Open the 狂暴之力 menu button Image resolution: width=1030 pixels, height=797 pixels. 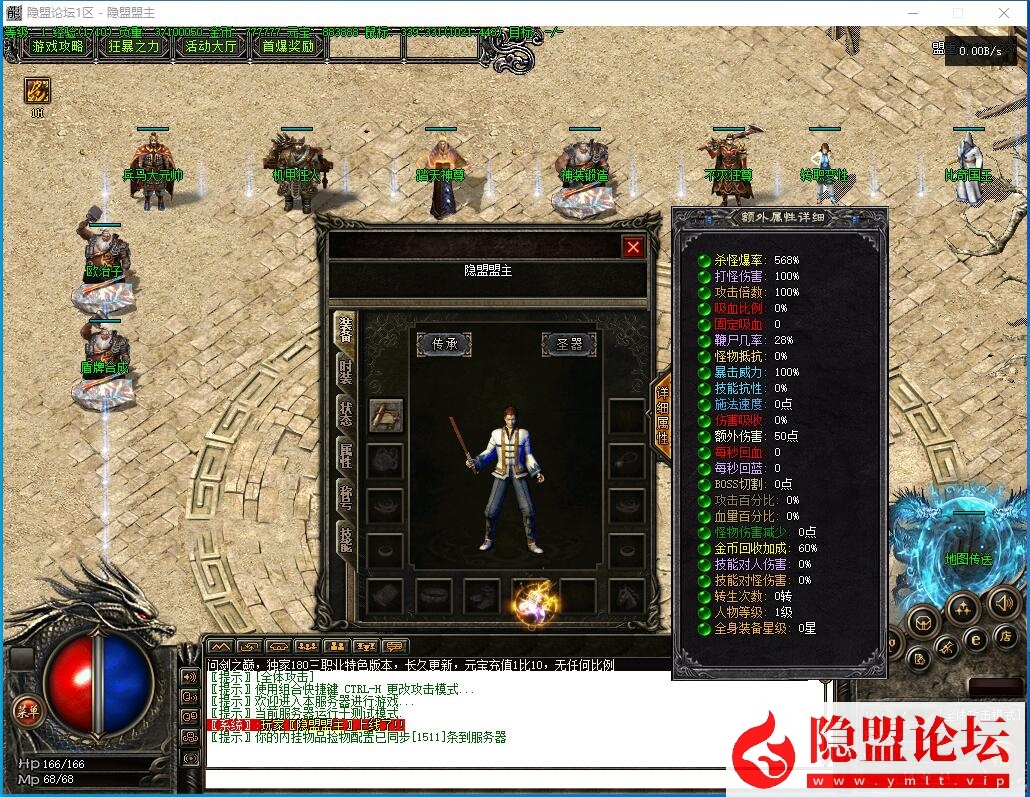pos(134,46)
